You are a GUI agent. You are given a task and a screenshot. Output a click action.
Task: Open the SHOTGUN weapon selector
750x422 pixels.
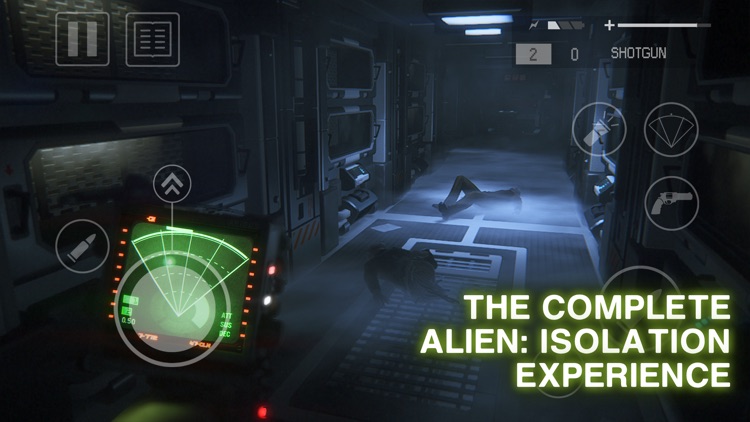click(637, 53)
